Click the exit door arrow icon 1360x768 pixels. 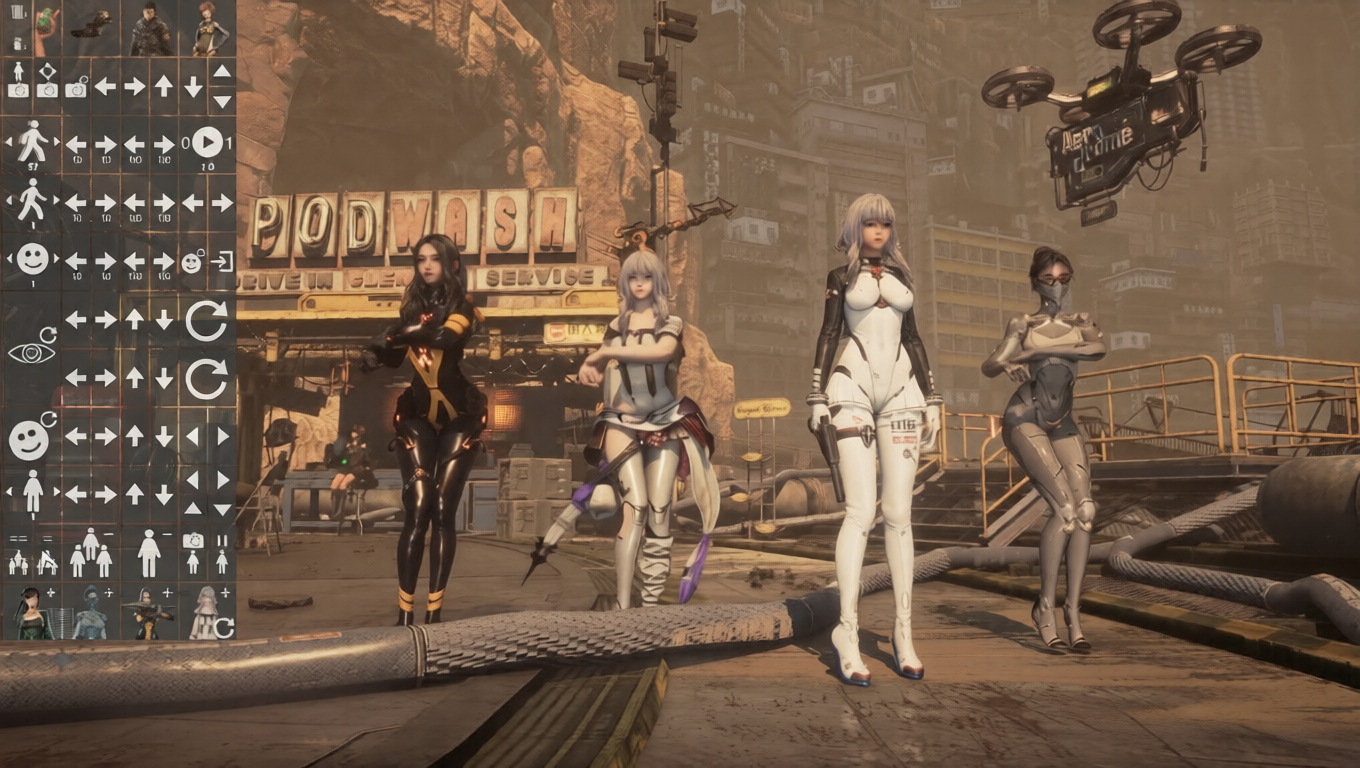click(x=222, y=262)
